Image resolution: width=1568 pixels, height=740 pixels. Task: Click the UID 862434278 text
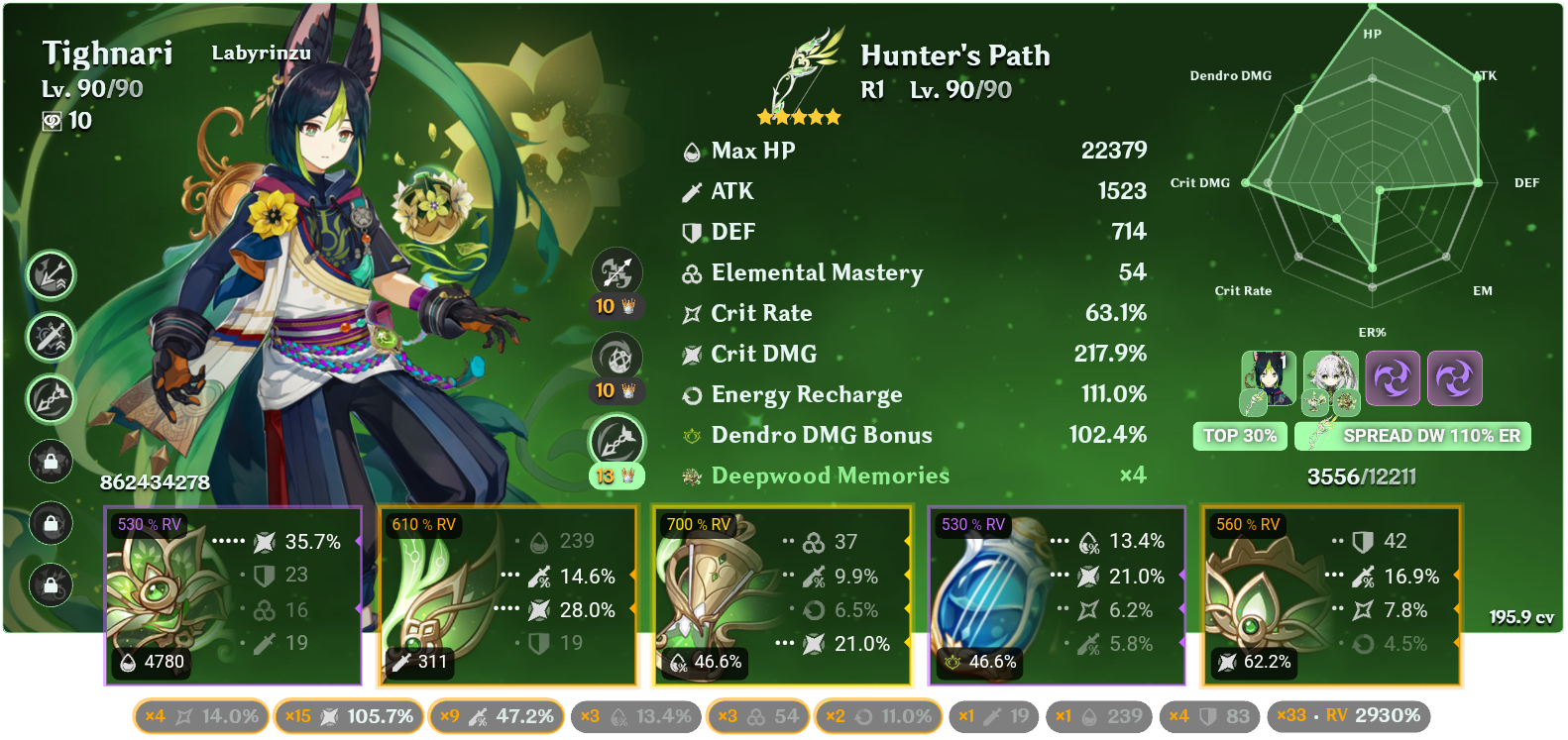point(155,484)
